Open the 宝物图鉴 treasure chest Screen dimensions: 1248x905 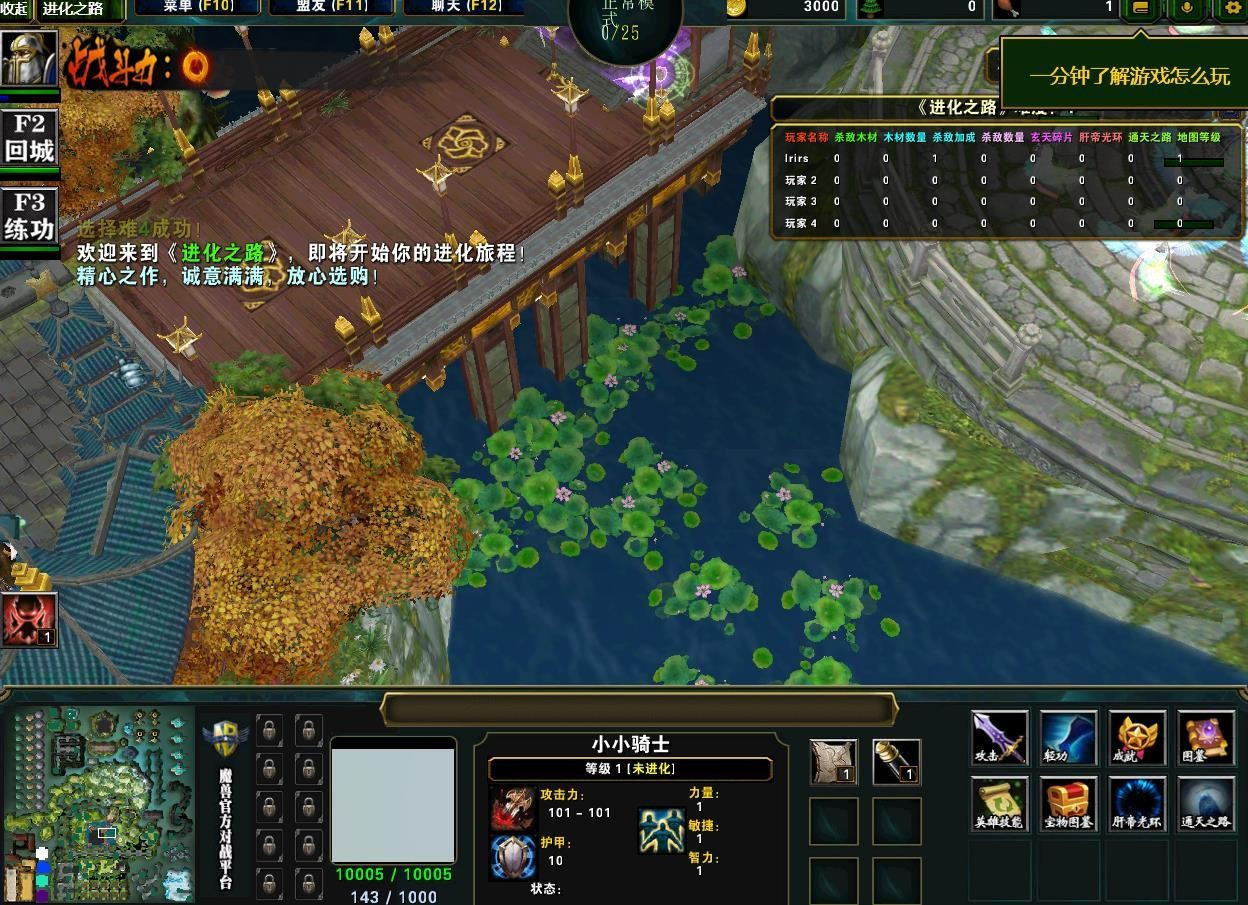click(1068, 804)
